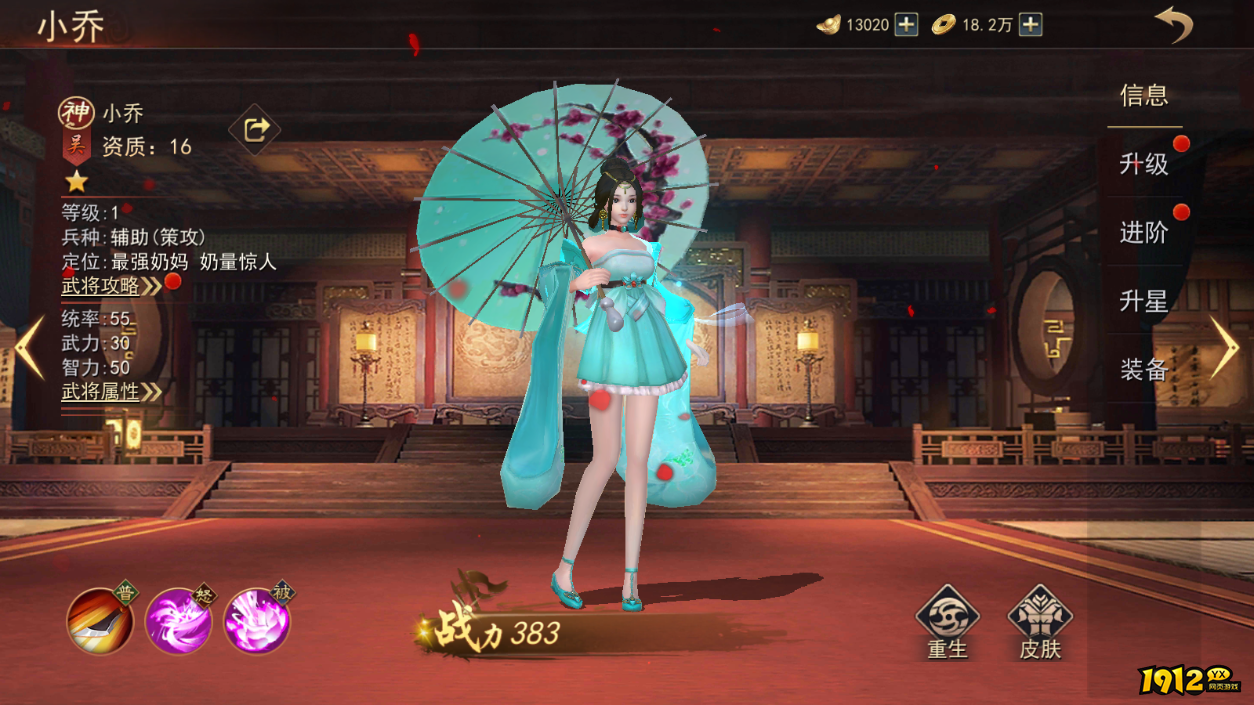The width and height of the screenshot is (1254, 705).
Task: Add more copper coins with plus button
Action: coord(1031,25)
